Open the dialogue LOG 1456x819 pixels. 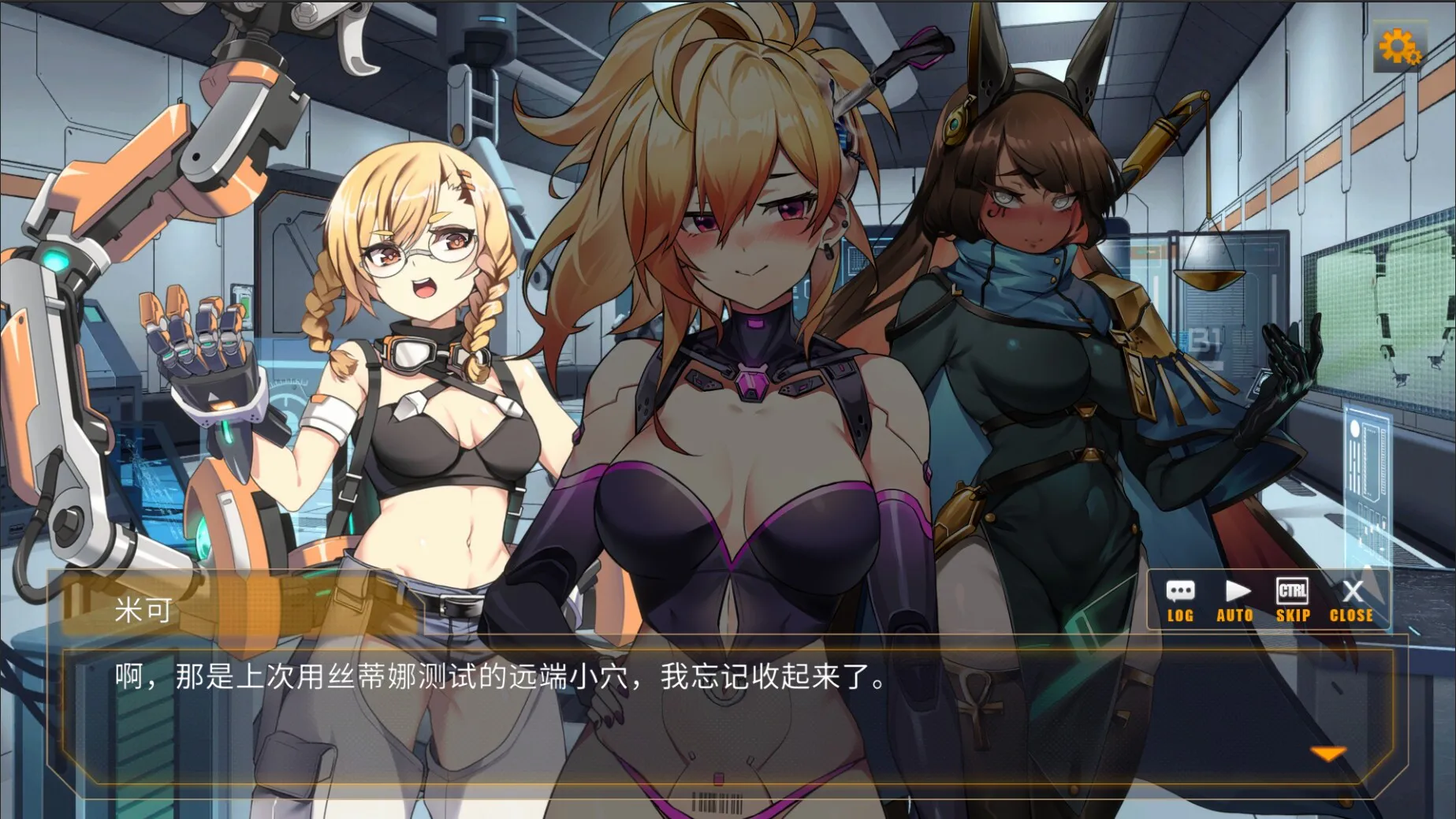click(1180, 601)
